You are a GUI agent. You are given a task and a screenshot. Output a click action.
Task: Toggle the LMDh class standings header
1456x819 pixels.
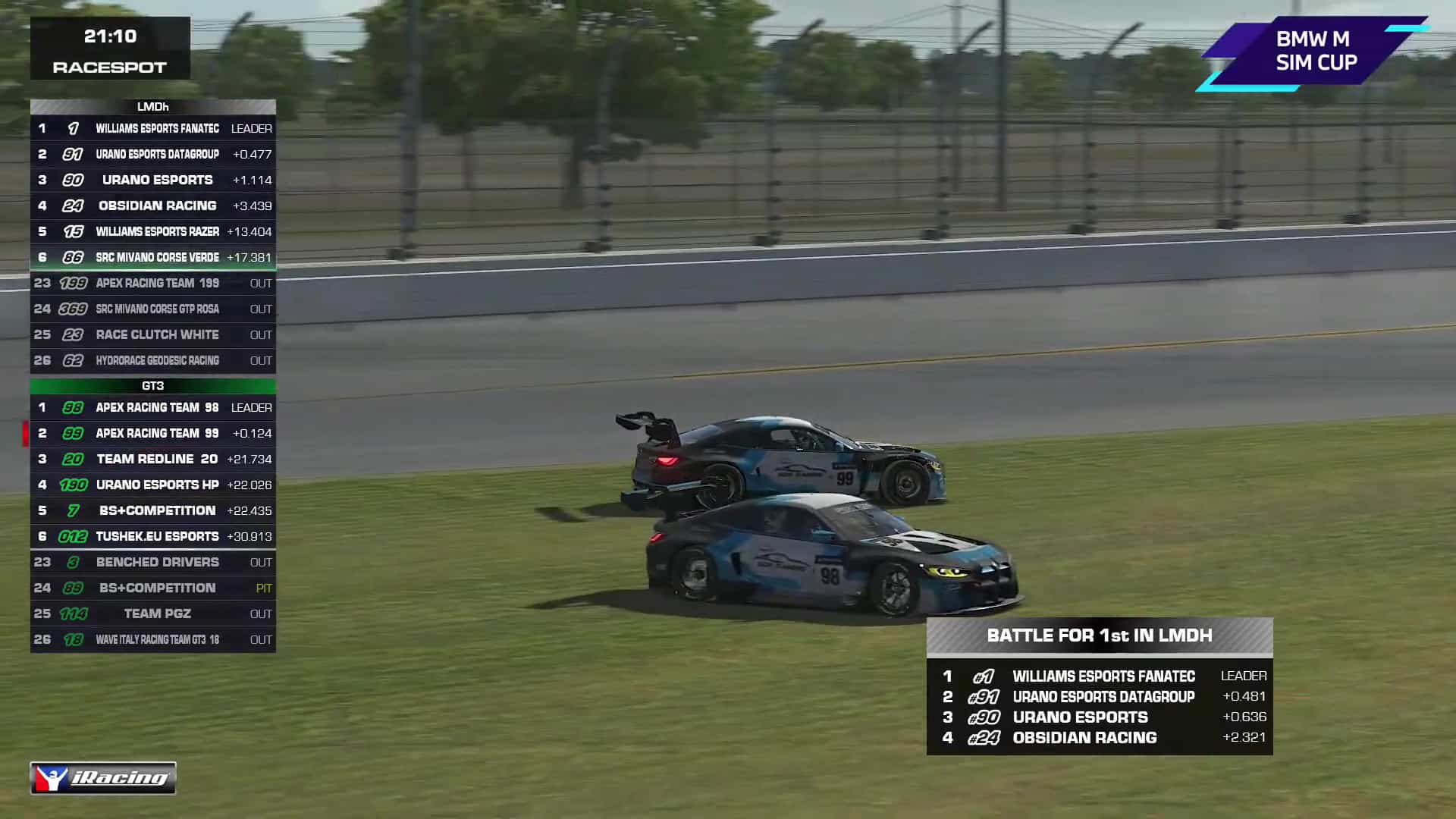pos(152,107)
